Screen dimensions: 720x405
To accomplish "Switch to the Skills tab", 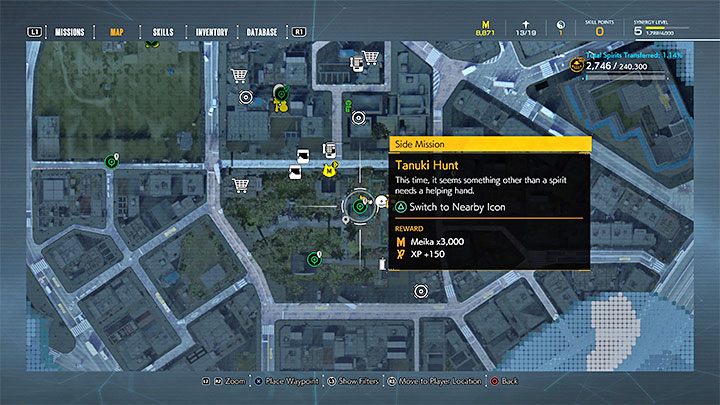I will point(163,32).
